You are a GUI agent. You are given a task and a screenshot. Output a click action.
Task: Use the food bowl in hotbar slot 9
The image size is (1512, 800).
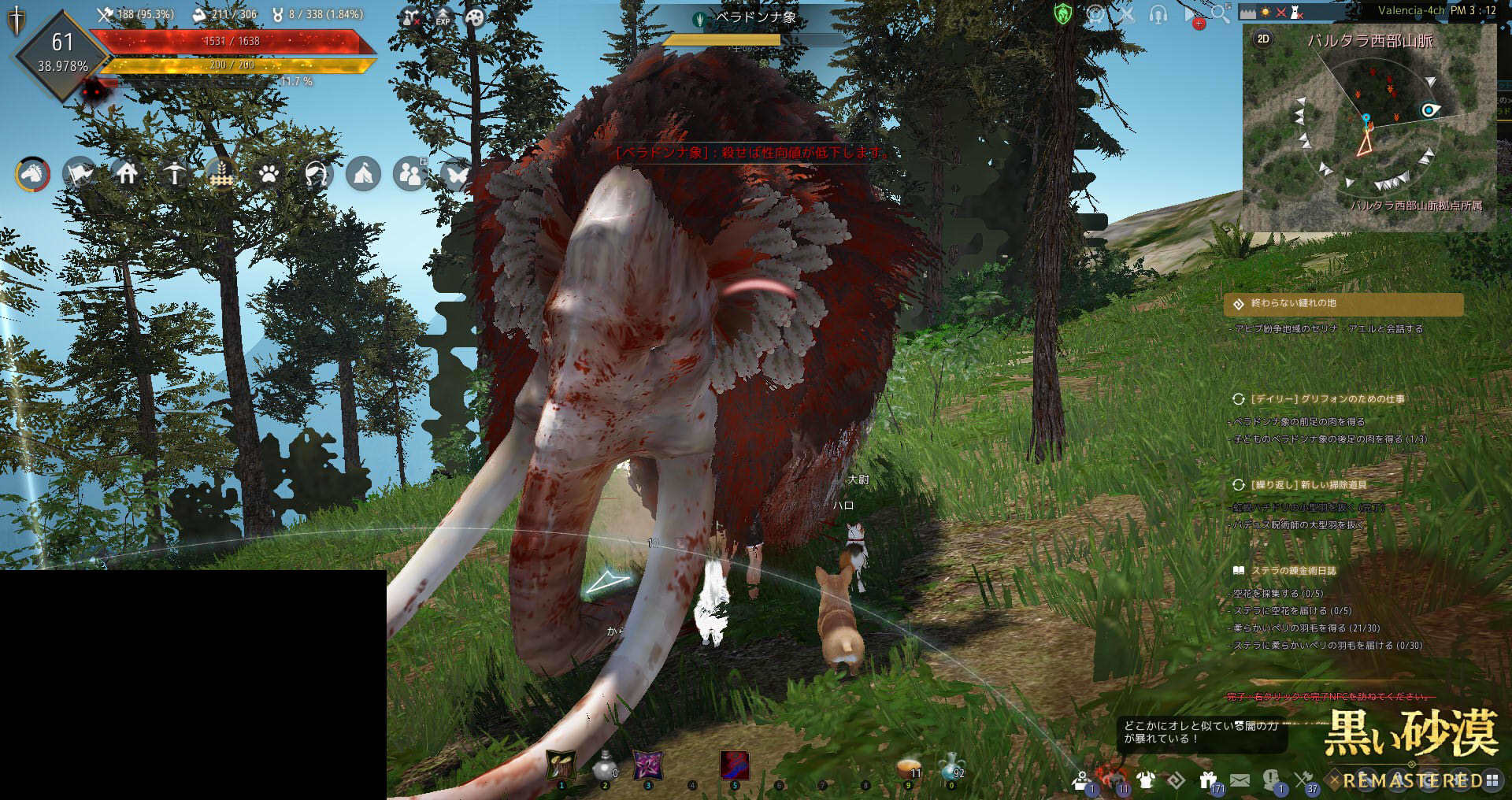[x=910, y=766]
